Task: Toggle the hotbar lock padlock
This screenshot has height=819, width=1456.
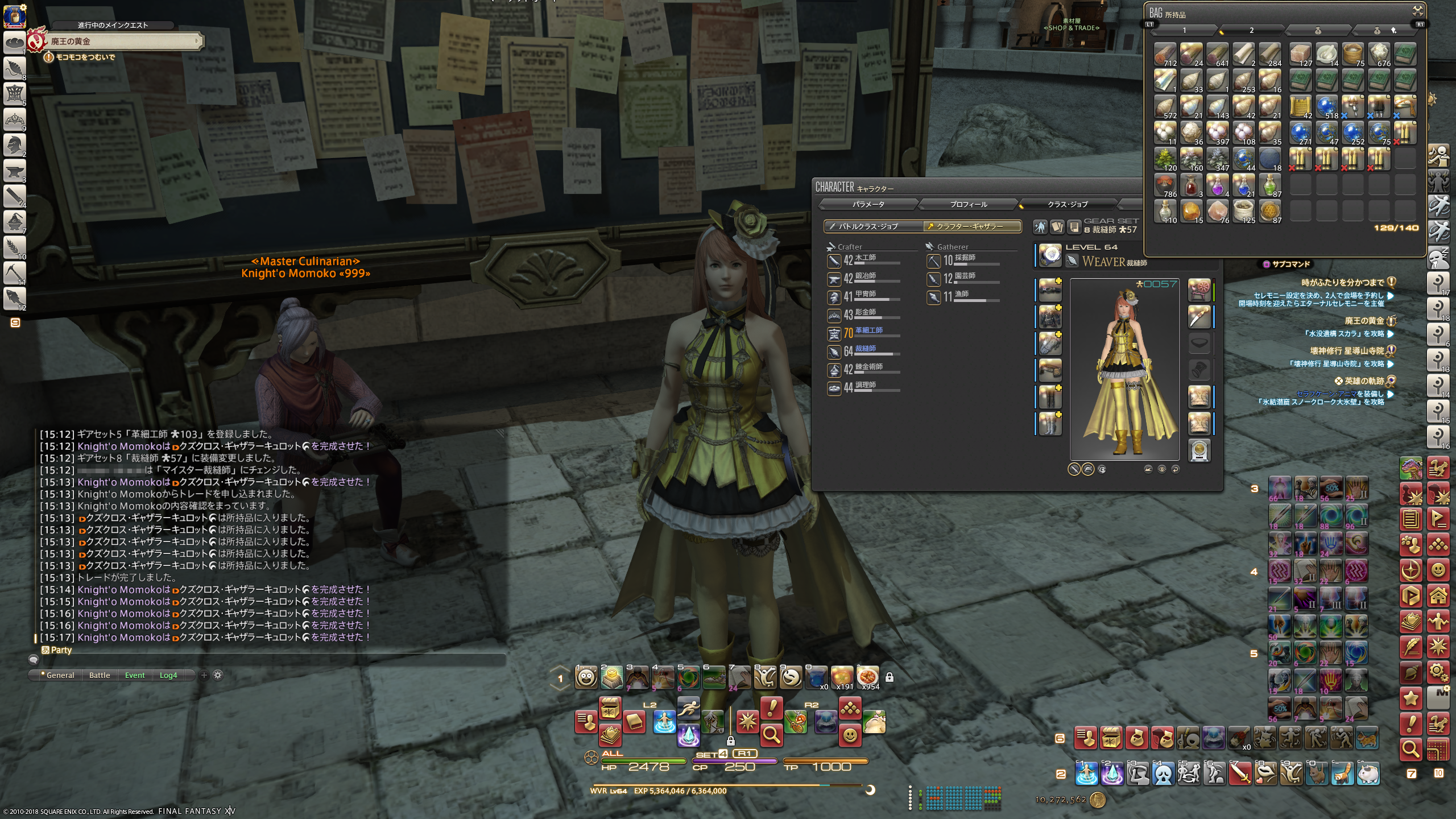Action: point(890,677)
